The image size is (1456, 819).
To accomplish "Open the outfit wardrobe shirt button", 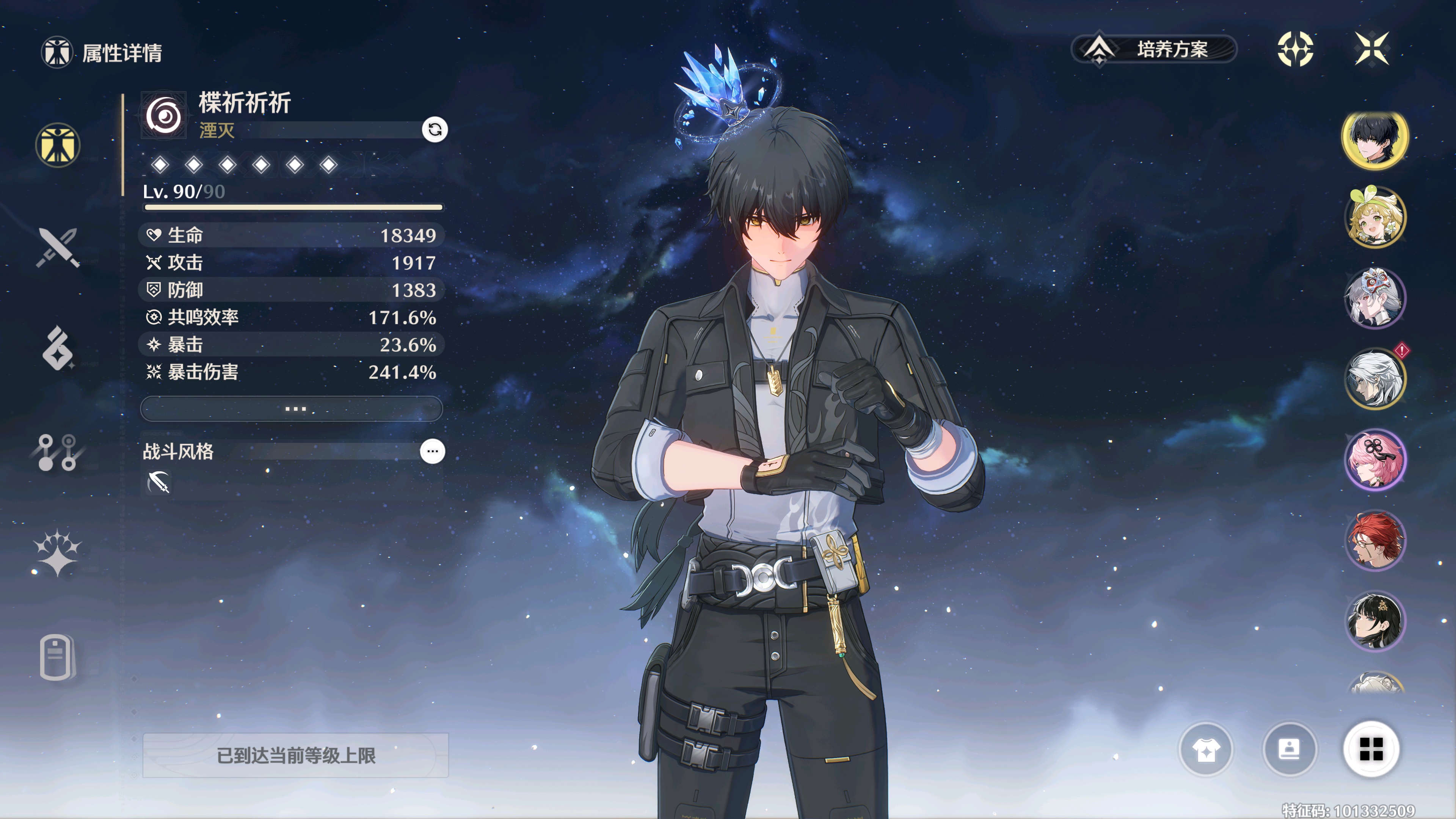I will point(1206,750).
